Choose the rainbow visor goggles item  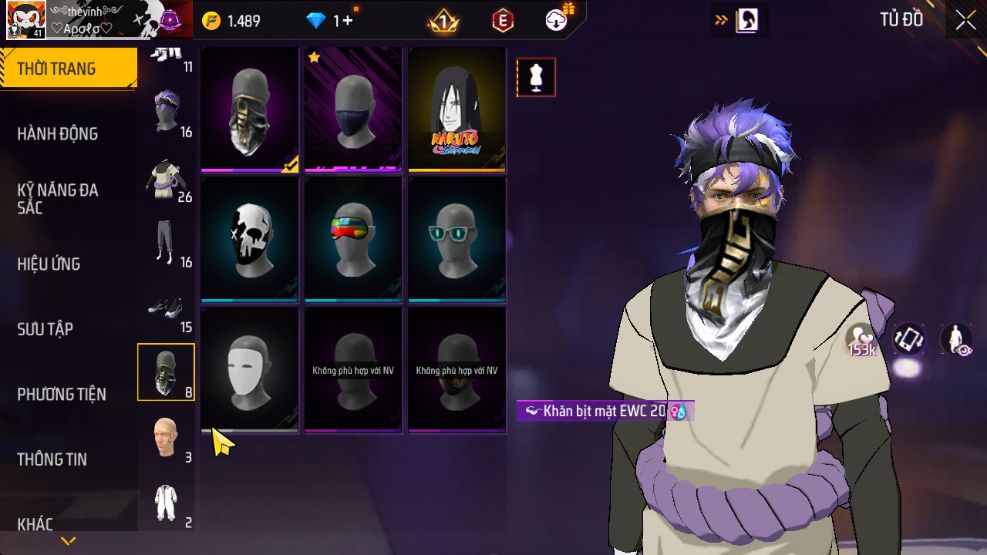pos(354,238)
